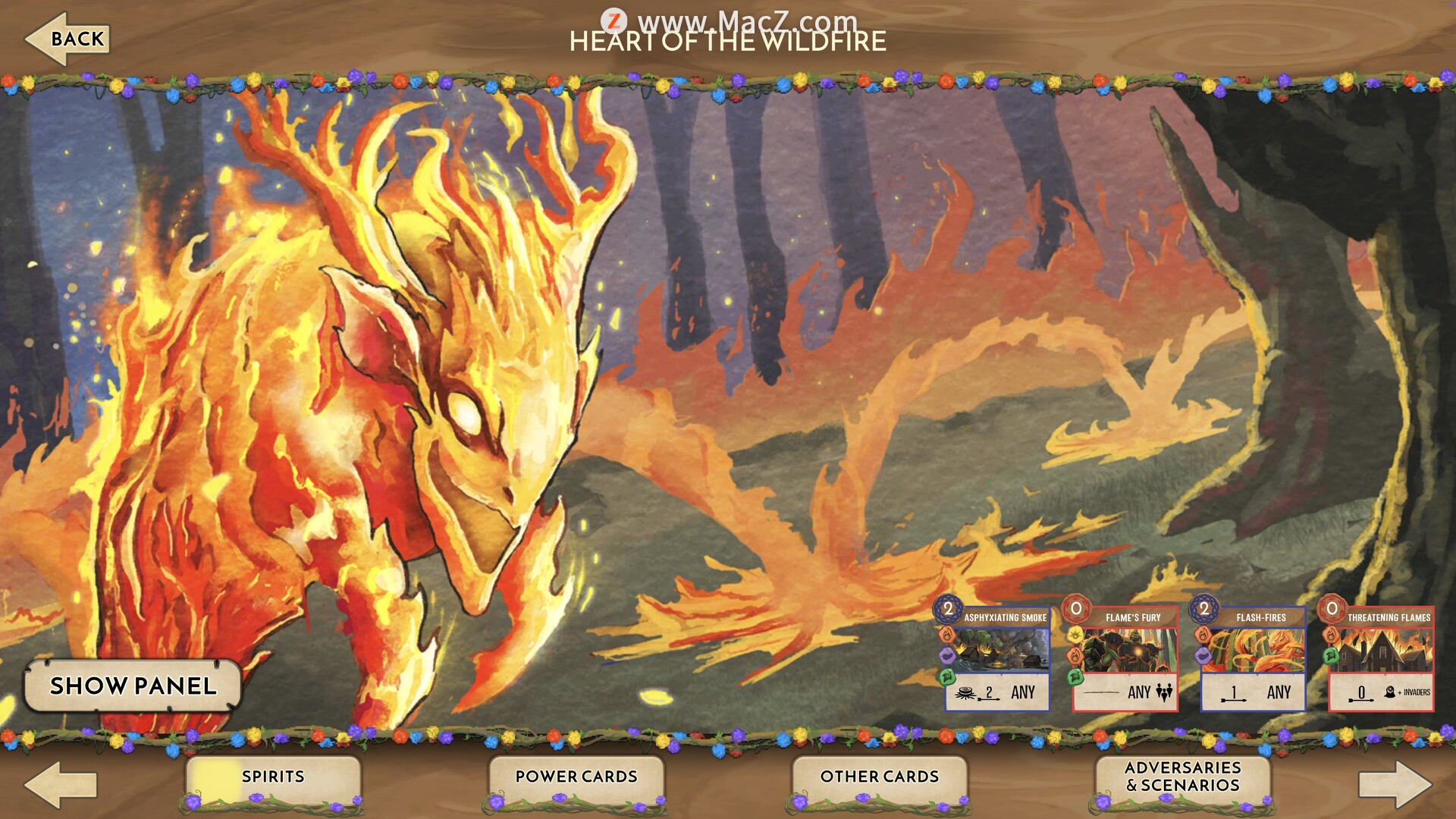Select the Other Cards tab
Screen dimensions: 1456x819
click(880, 777)
